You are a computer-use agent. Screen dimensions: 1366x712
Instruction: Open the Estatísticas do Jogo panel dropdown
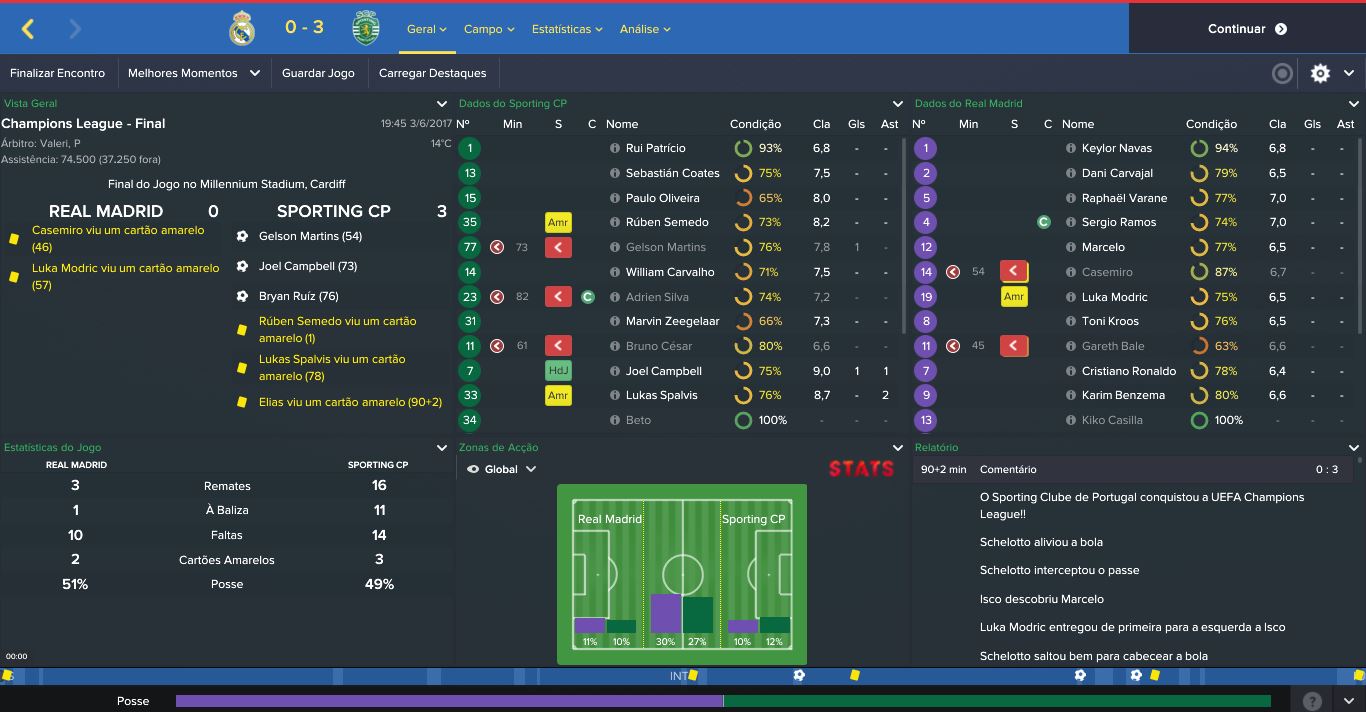tap(442, 448)
